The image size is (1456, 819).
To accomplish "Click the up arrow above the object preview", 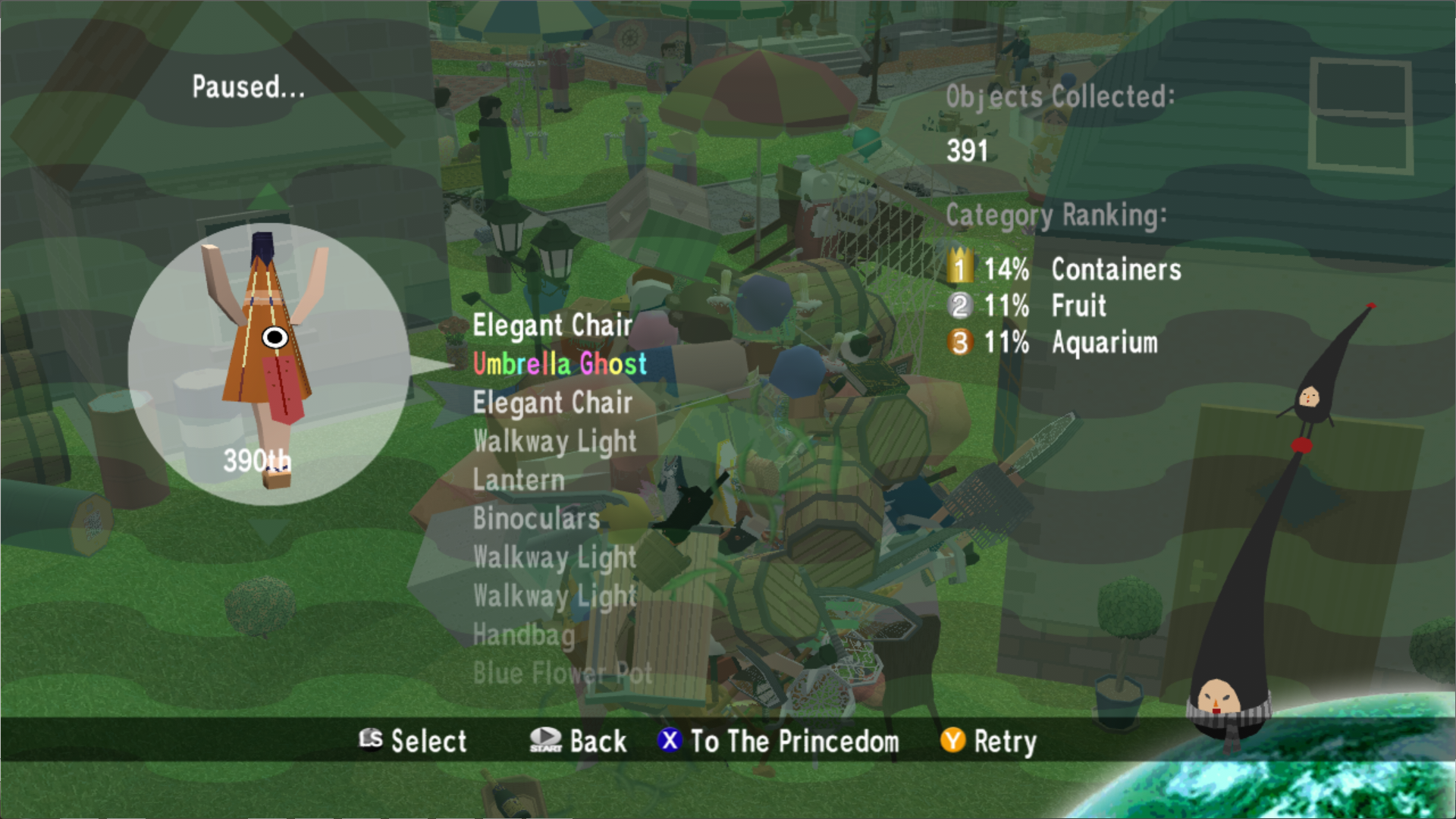I will [267, 197].
